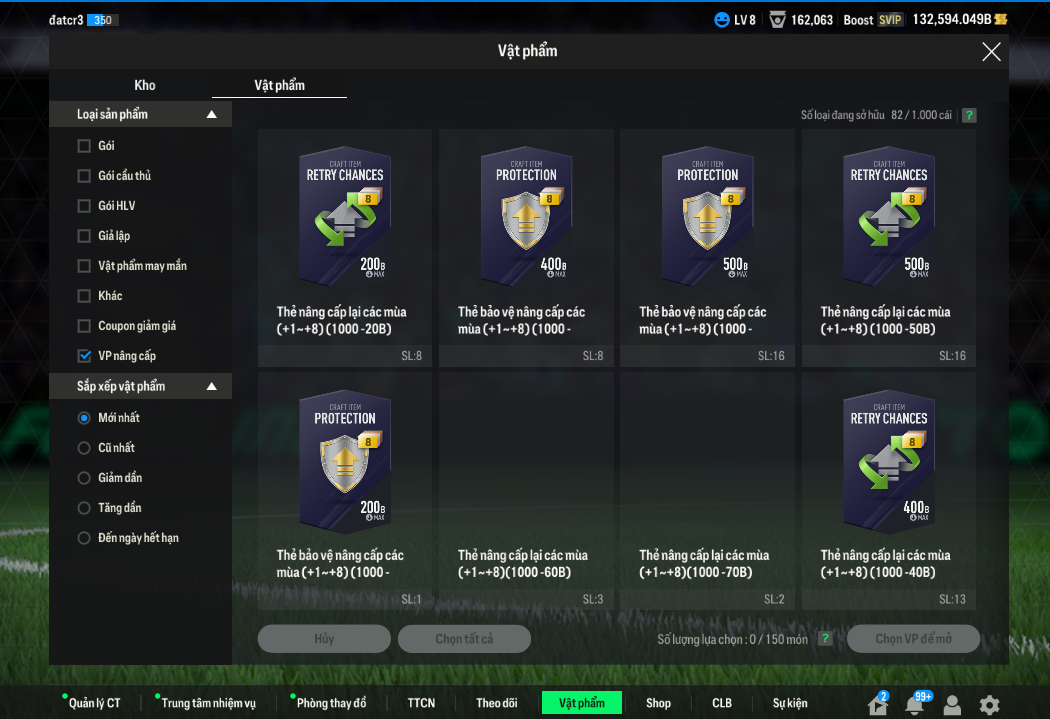Open the Shop from the bottom bar

click(x=658, y=703)
